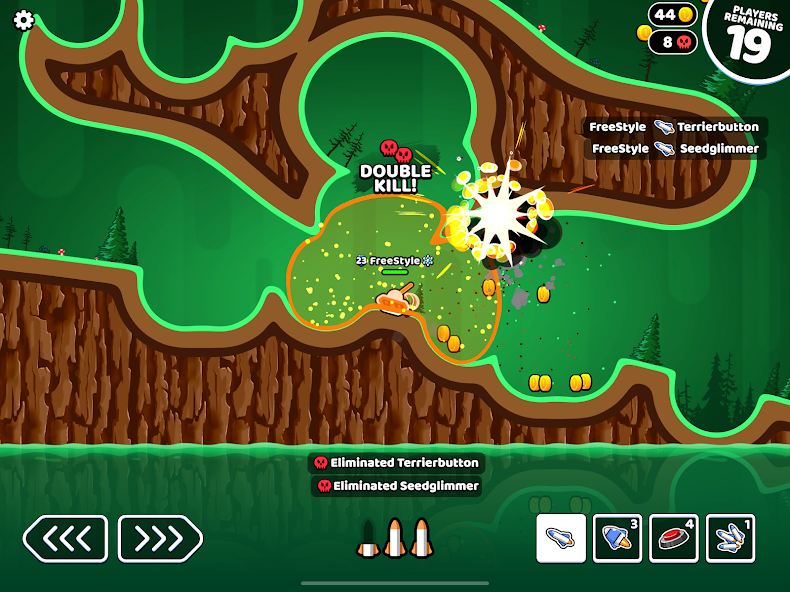Move the tank right with the triple-arrow button
Viewport: 790px width, 592px height.
pyautogui.click(x=160, y=539)
